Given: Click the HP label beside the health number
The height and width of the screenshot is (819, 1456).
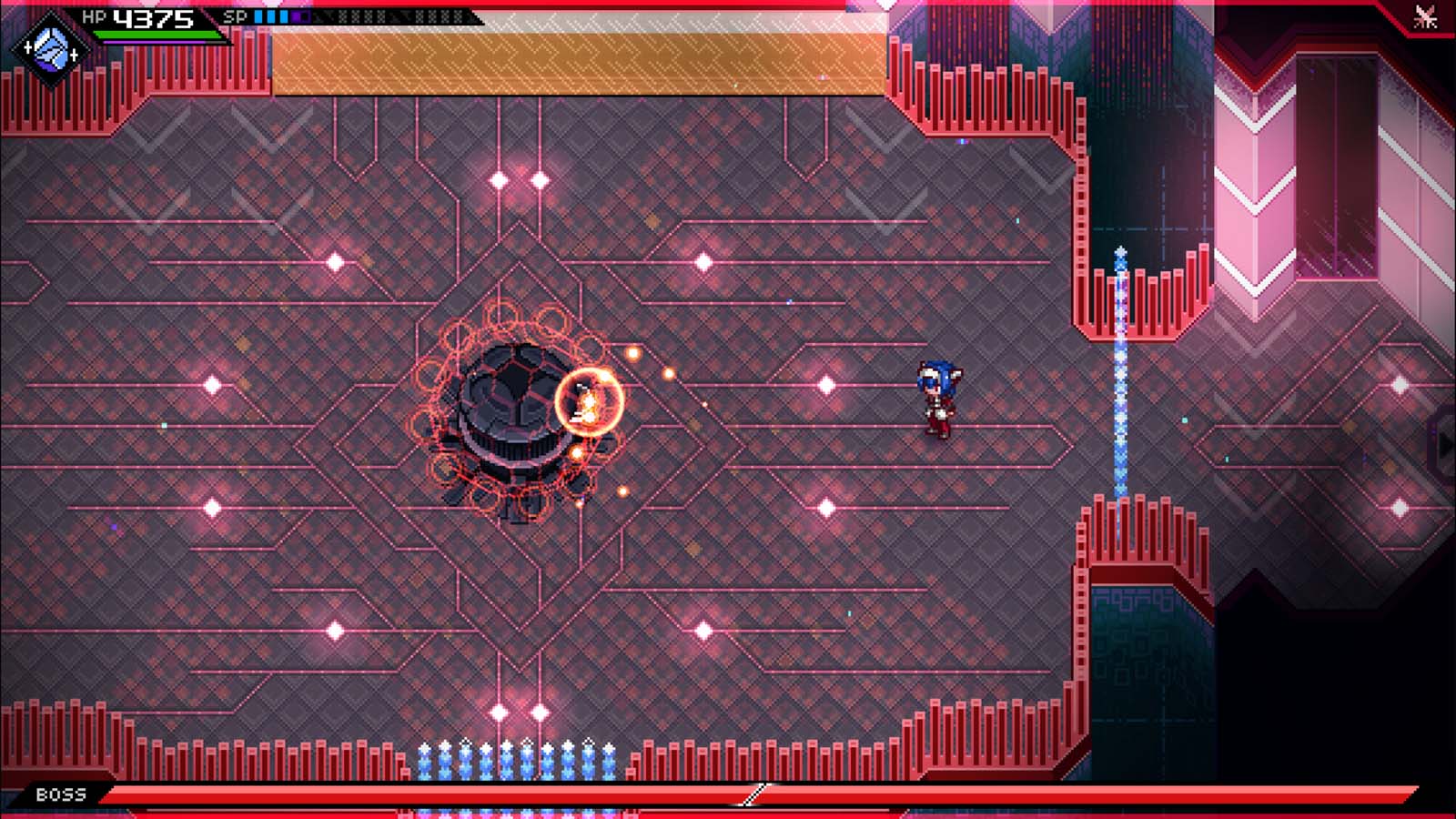Looking at the screenshot, I should (x=95, y=15).
